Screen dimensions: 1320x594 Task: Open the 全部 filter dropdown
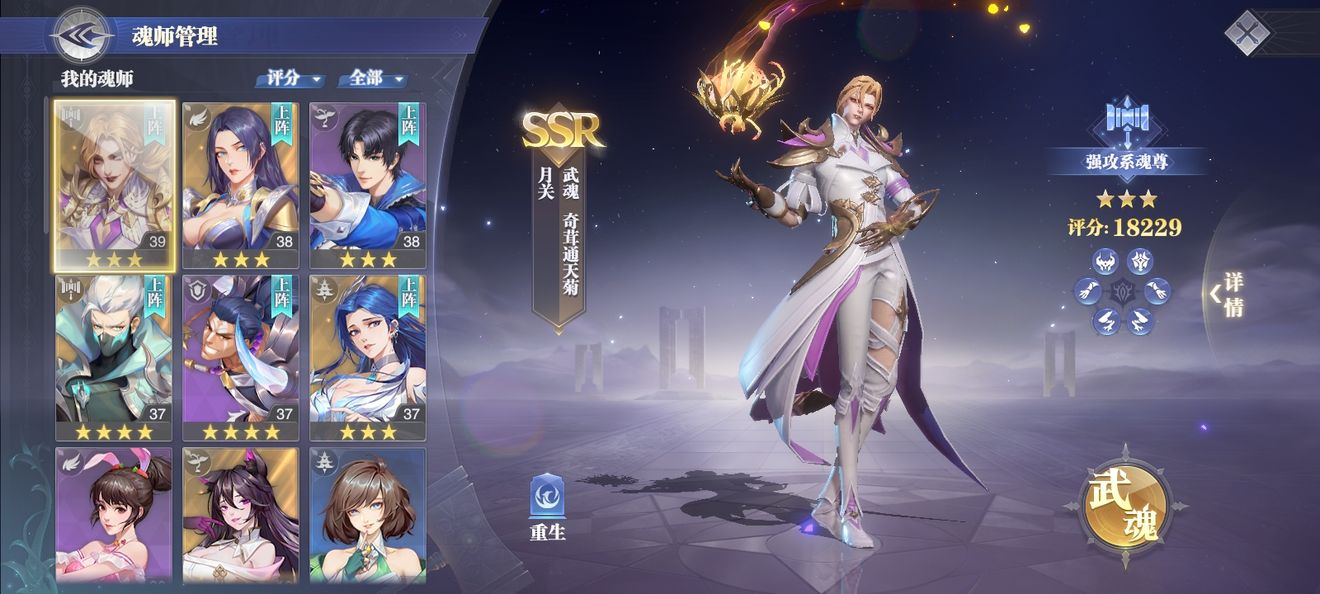[x=374, y=78]
